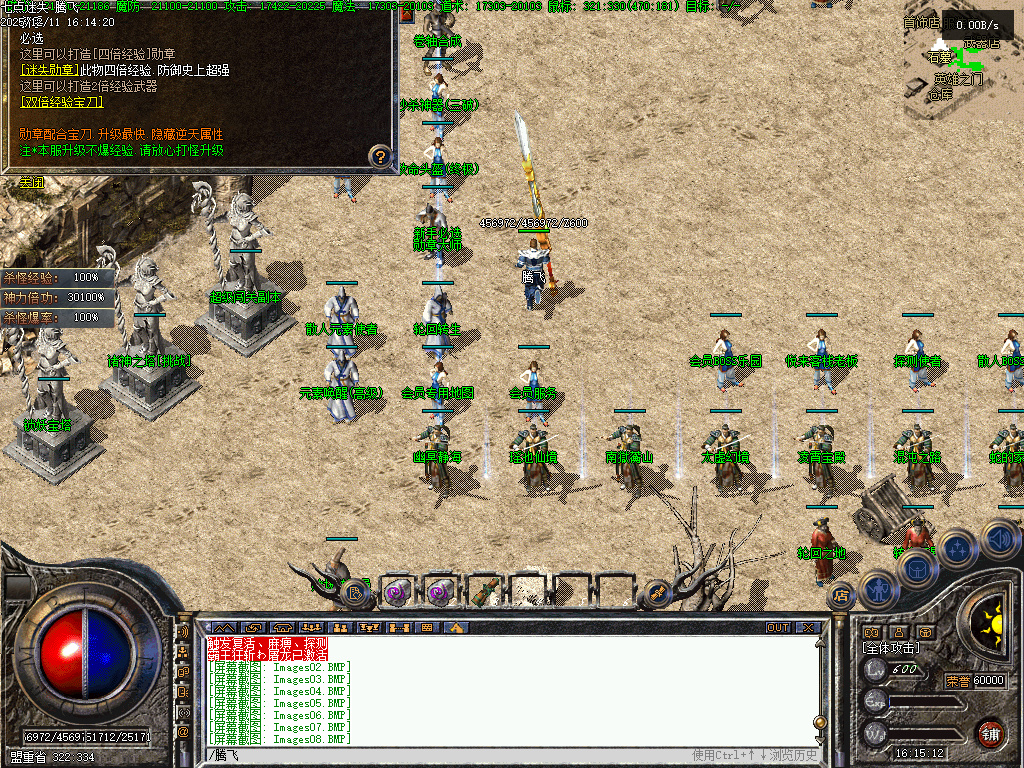1024x768 pixels.
Task: Open the character figure panel button
Action: coord(878,589)
